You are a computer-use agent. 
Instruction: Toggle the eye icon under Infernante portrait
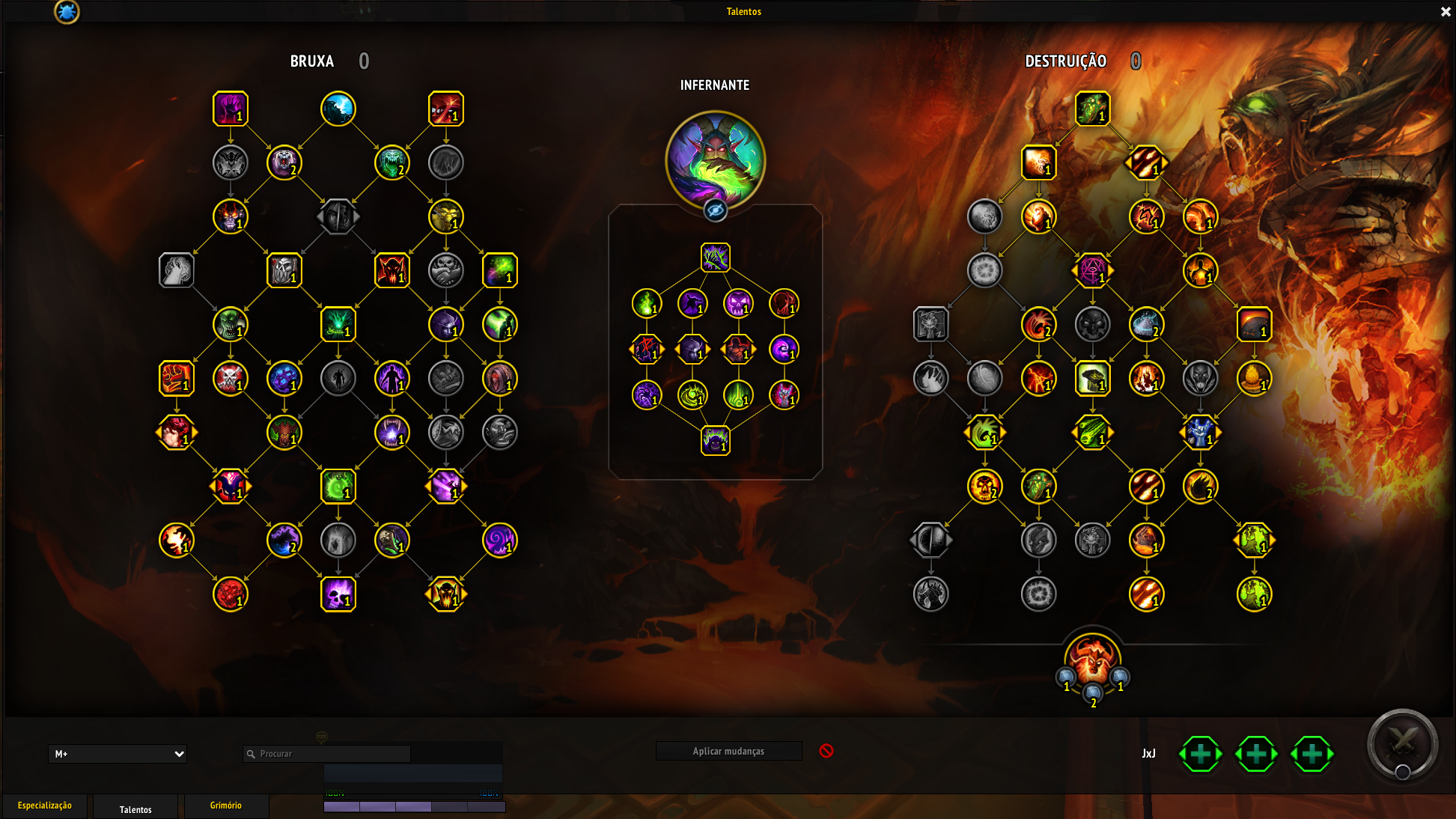pyautogui.click(x=715, y=210)
